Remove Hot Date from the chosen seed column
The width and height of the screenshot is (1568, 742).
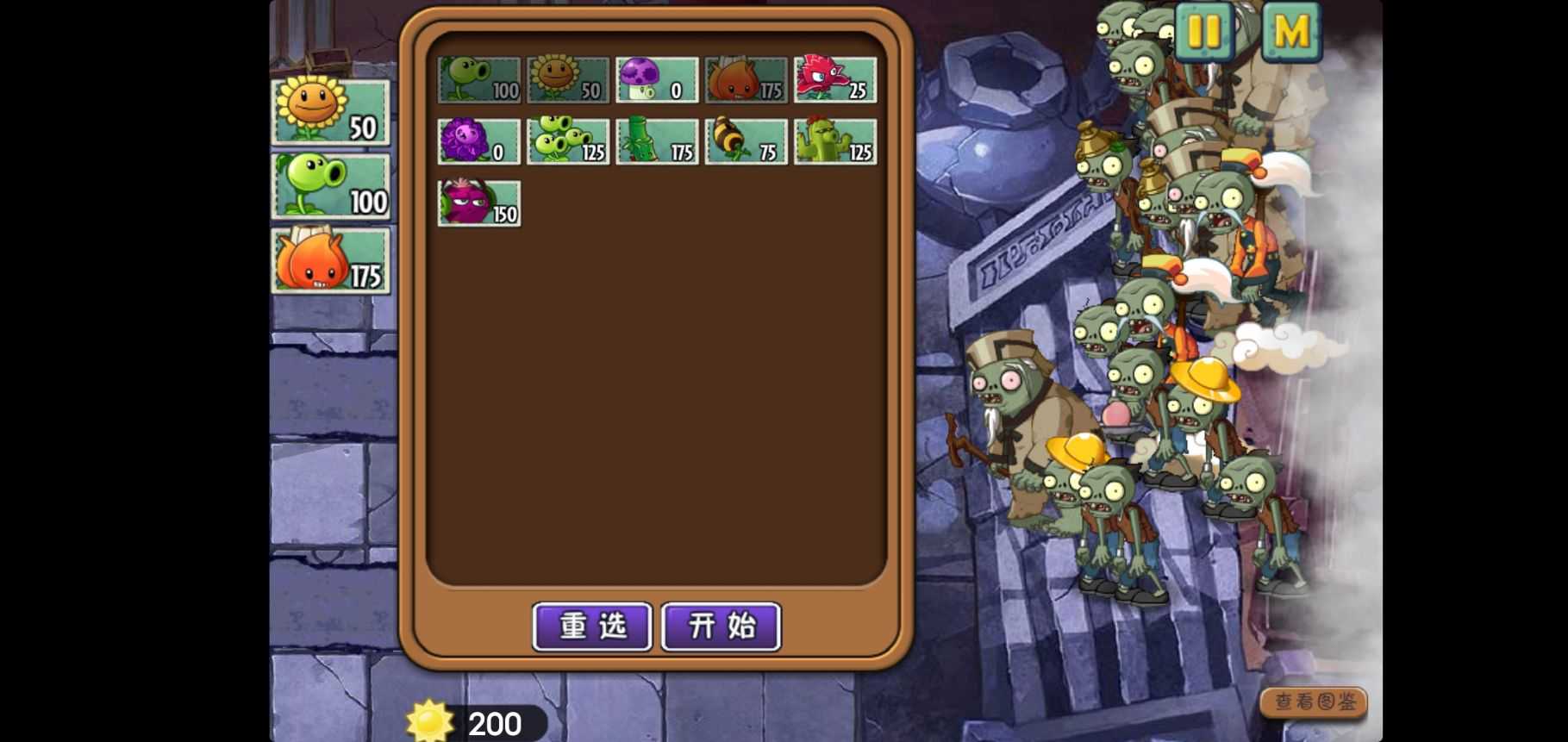(x=331, y=261)
